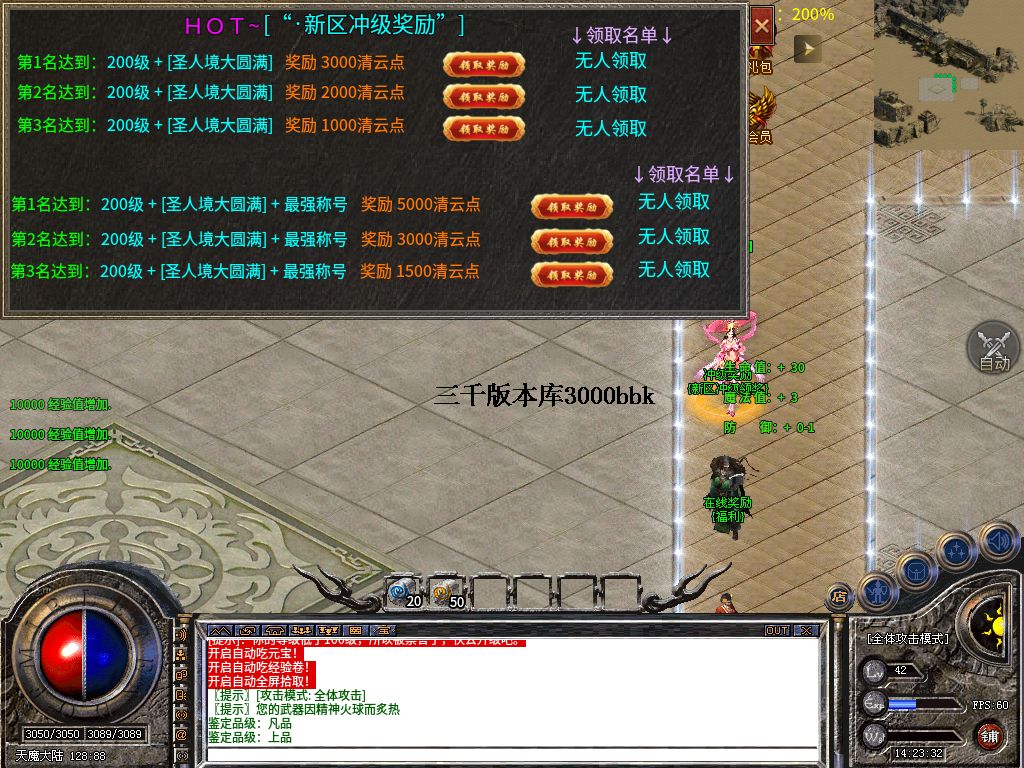Open the red 铺 stall button
Screen dimensions: 1024x768
coord(989,735)
